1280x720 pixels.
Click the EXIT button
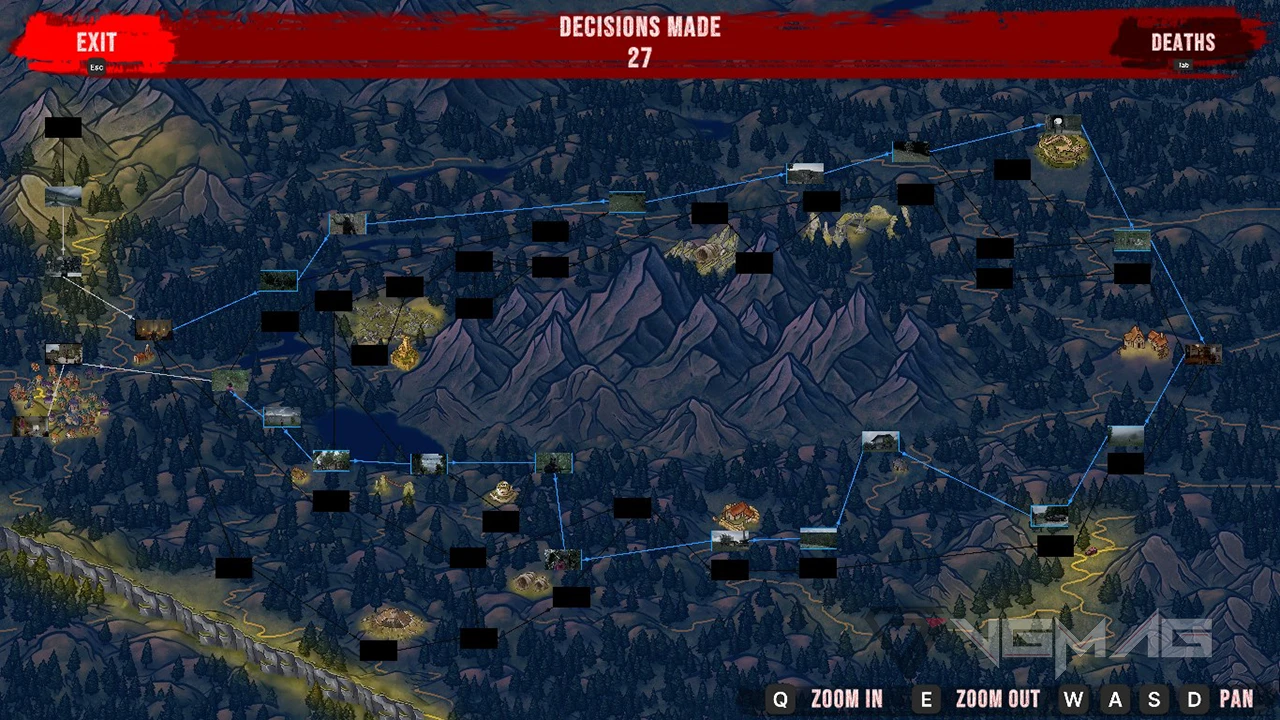[x=97, y=43]
